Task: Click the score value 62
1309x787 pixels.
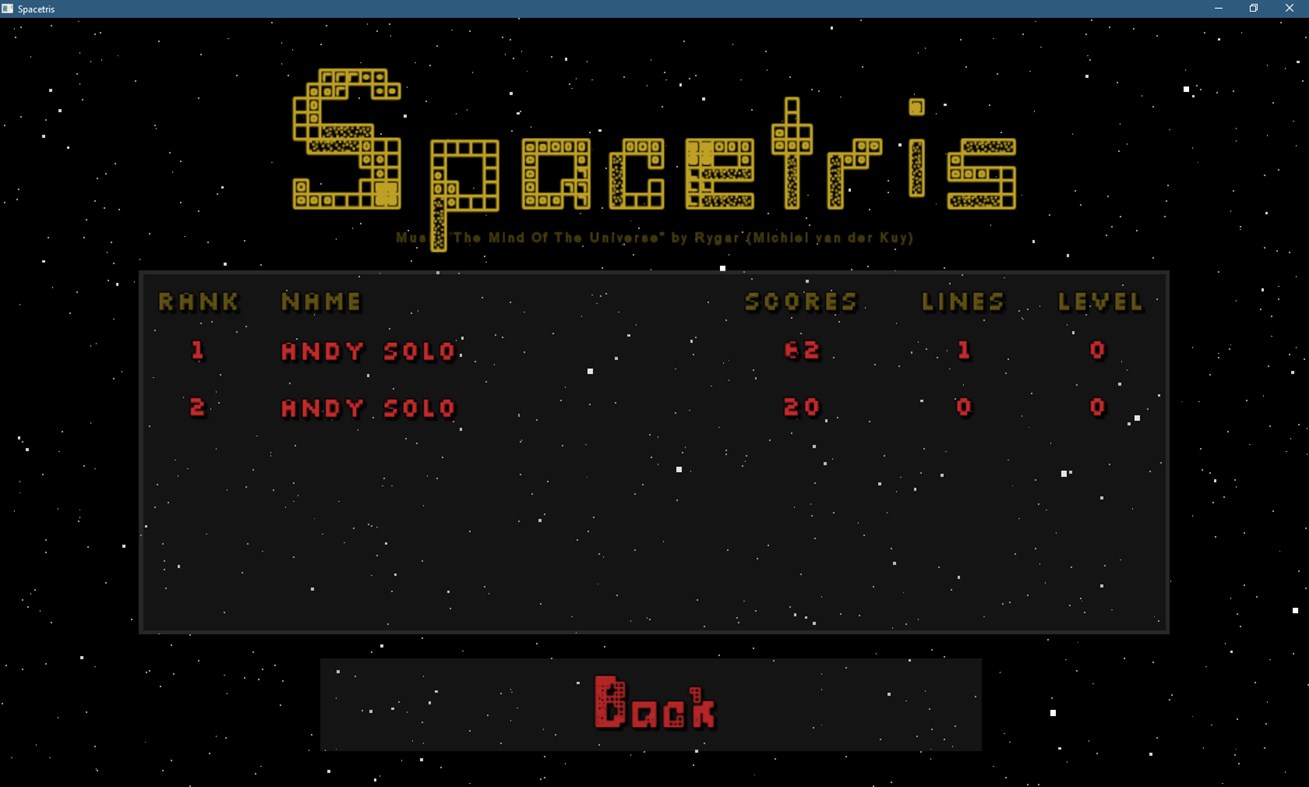Action: point(803,351)
